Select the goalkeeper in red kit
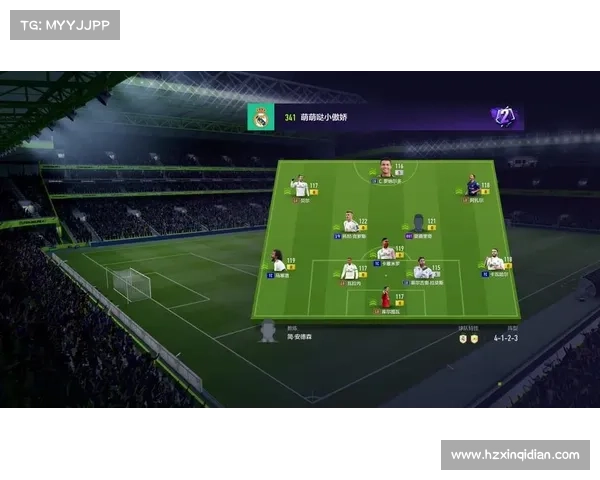Viewport: 600px width, 480px height. click(x=385, y=297)
